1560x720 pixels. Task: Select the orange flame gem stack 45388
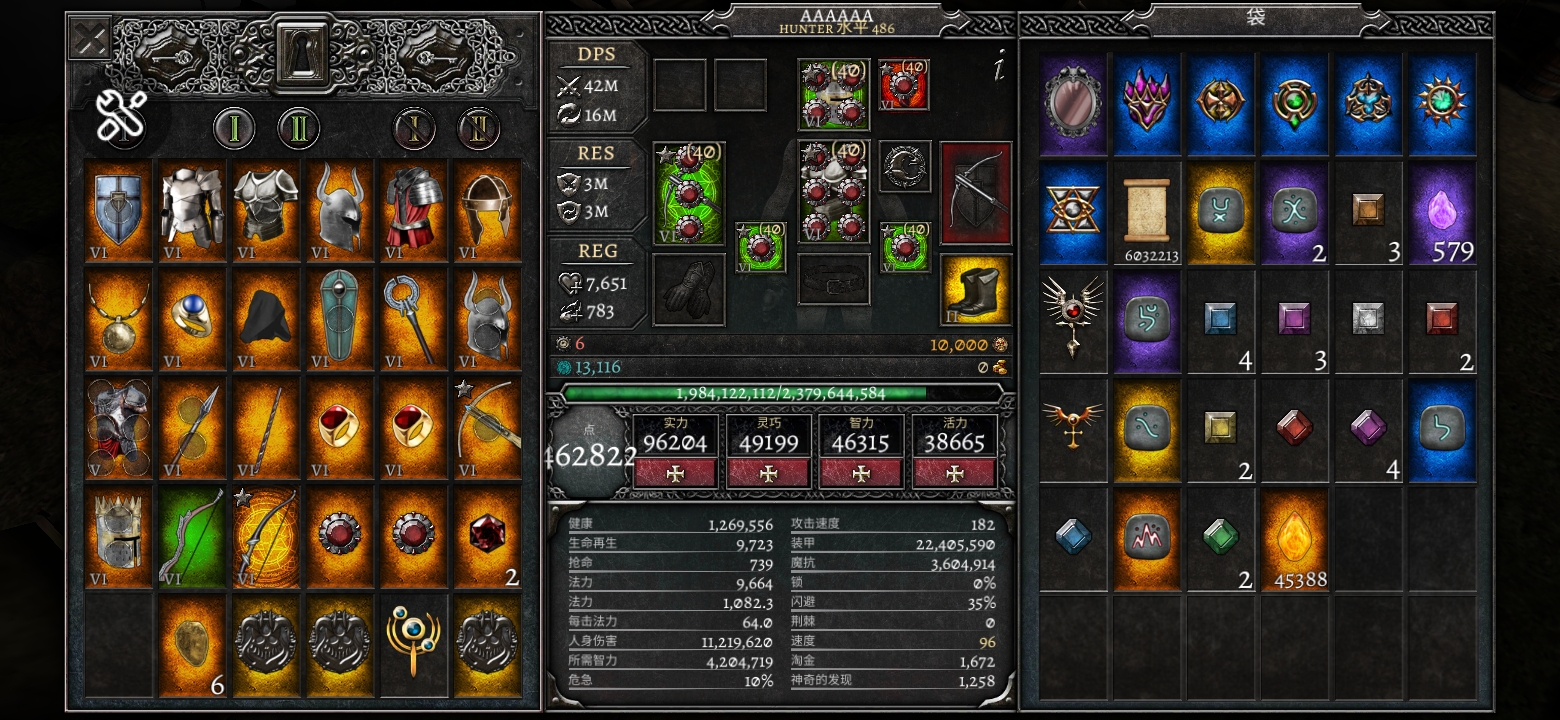(1295, 536)
